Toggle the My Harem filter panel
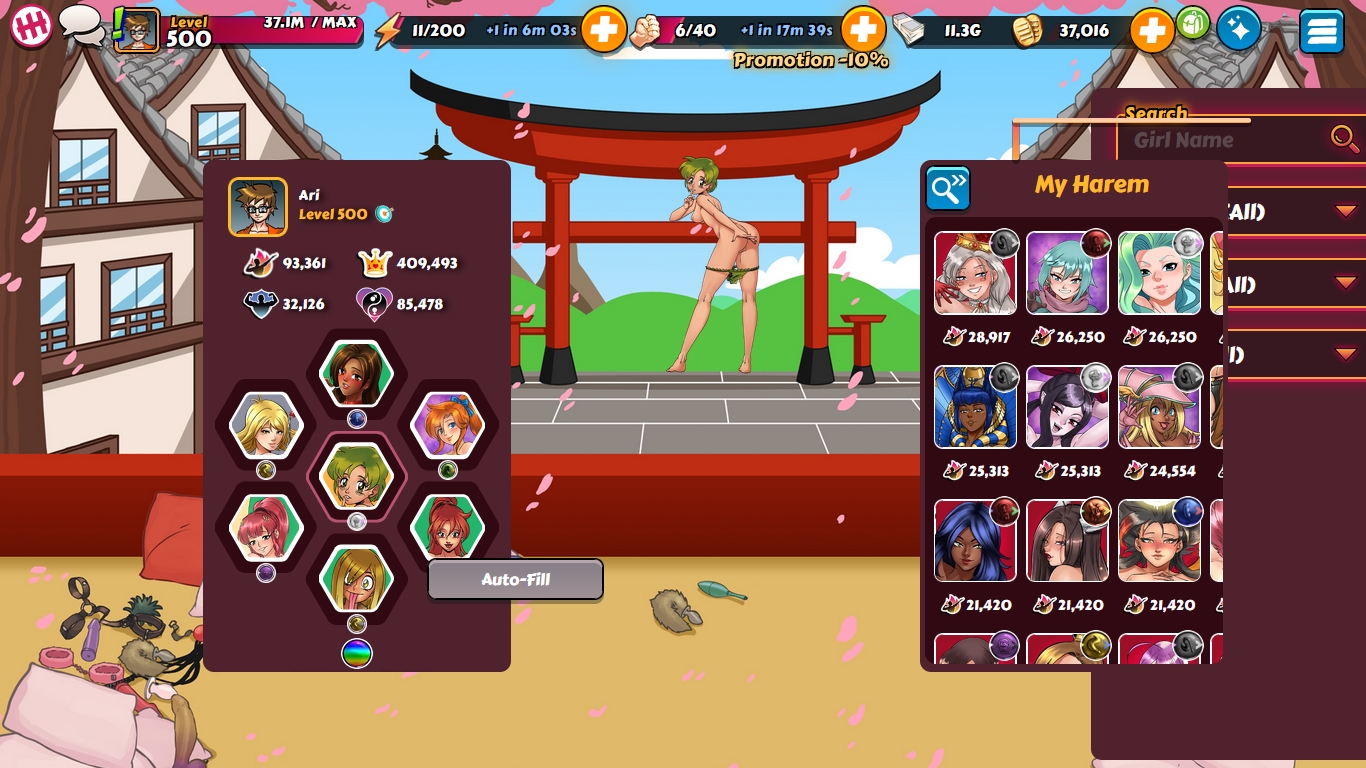The width and height of the screenshot is (1366, 768). coord(947,188)
